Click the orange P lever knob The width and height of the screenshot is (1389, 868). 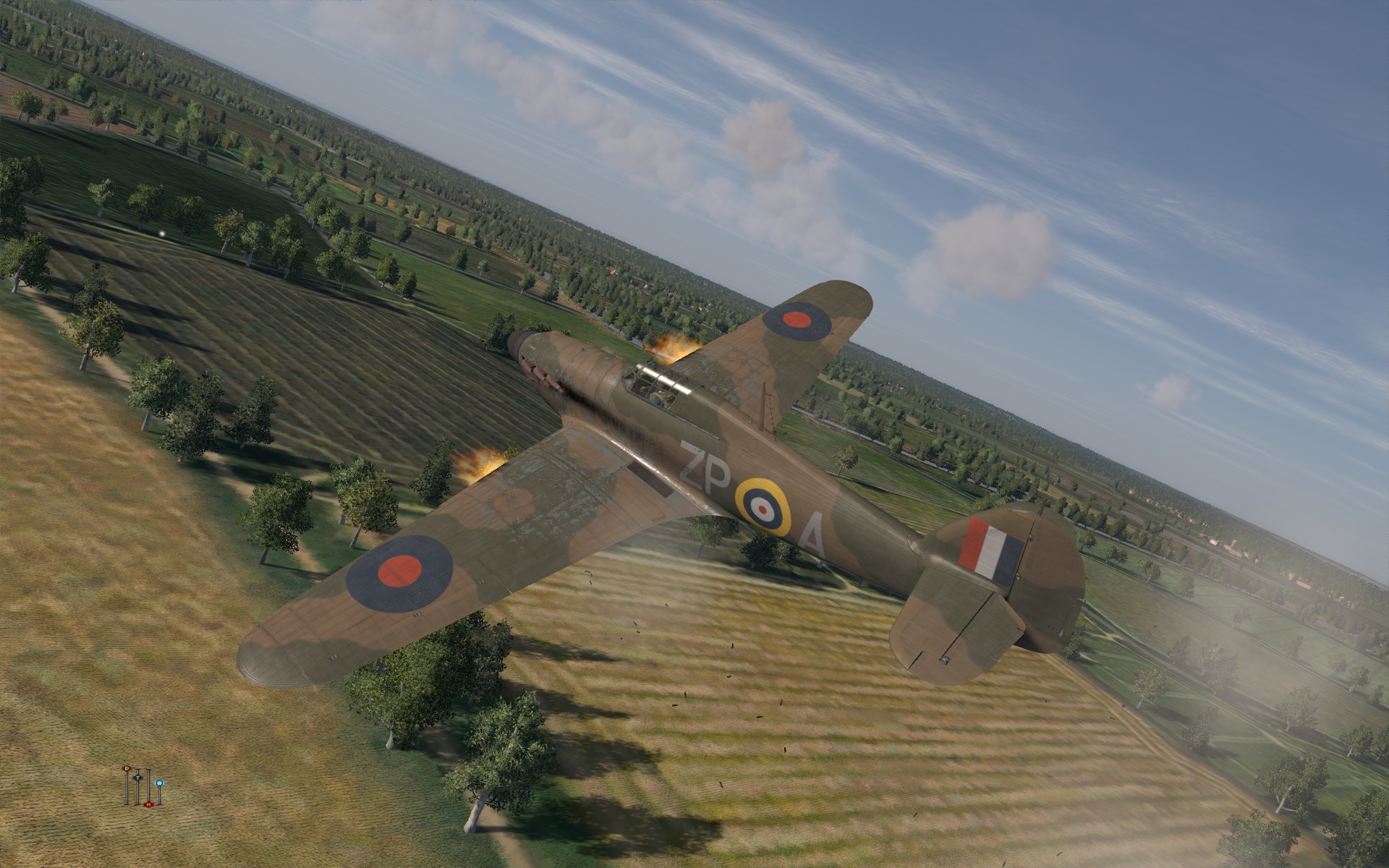pyautogui.click(x=127, y=768)
